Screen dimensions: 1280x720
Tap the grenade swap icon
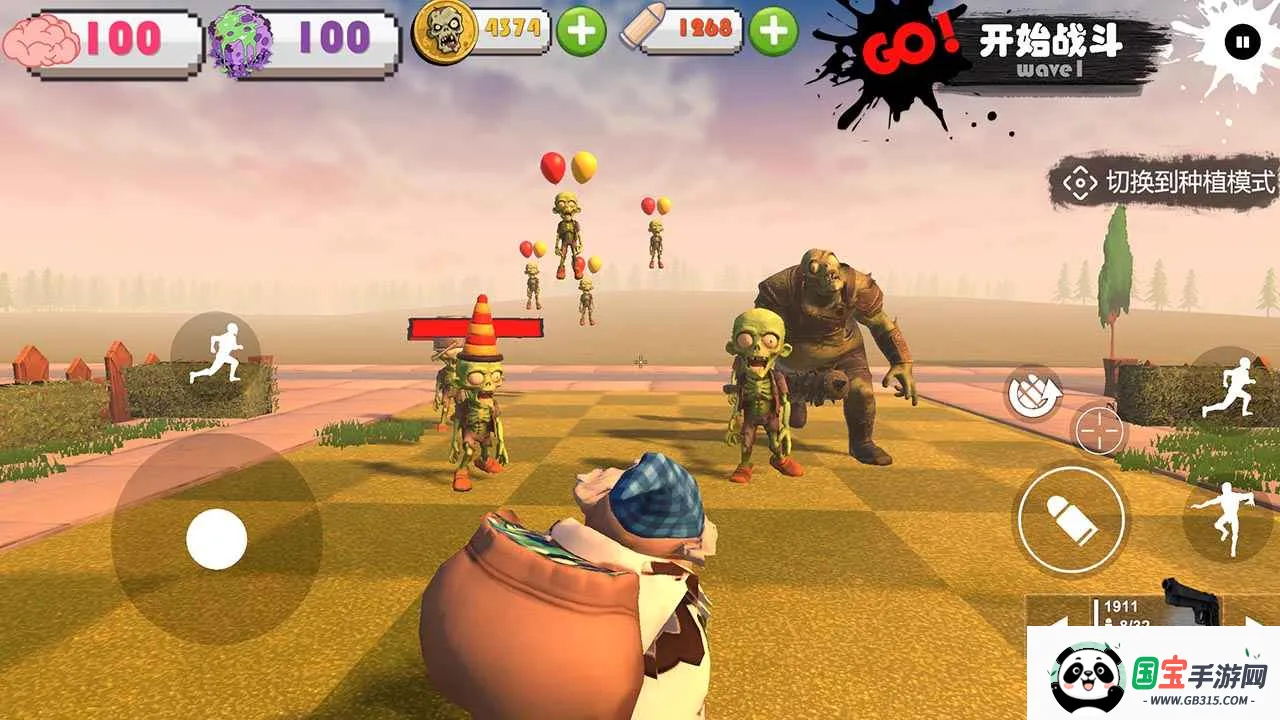tap(1032, 393)
